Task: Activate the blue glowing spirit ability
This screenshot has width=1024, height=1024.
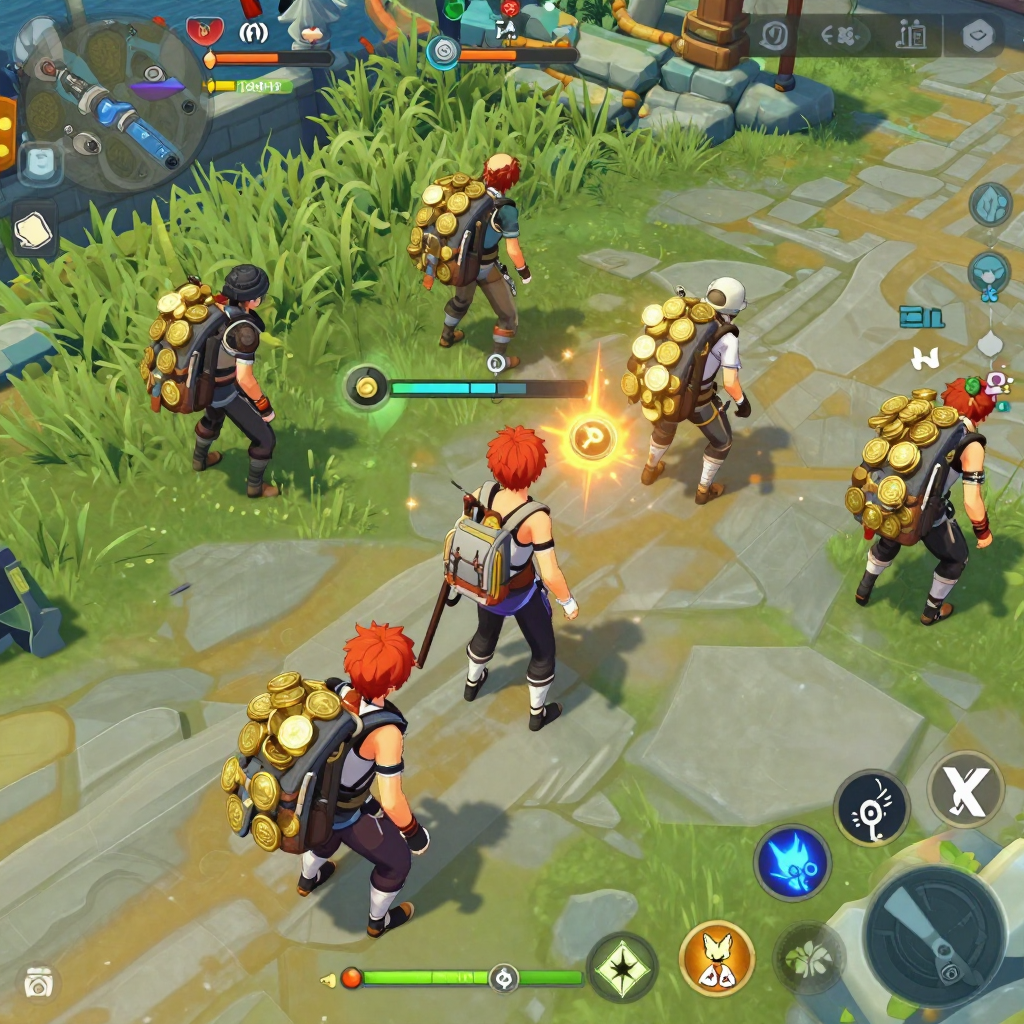Action: (x=792, y=862)
